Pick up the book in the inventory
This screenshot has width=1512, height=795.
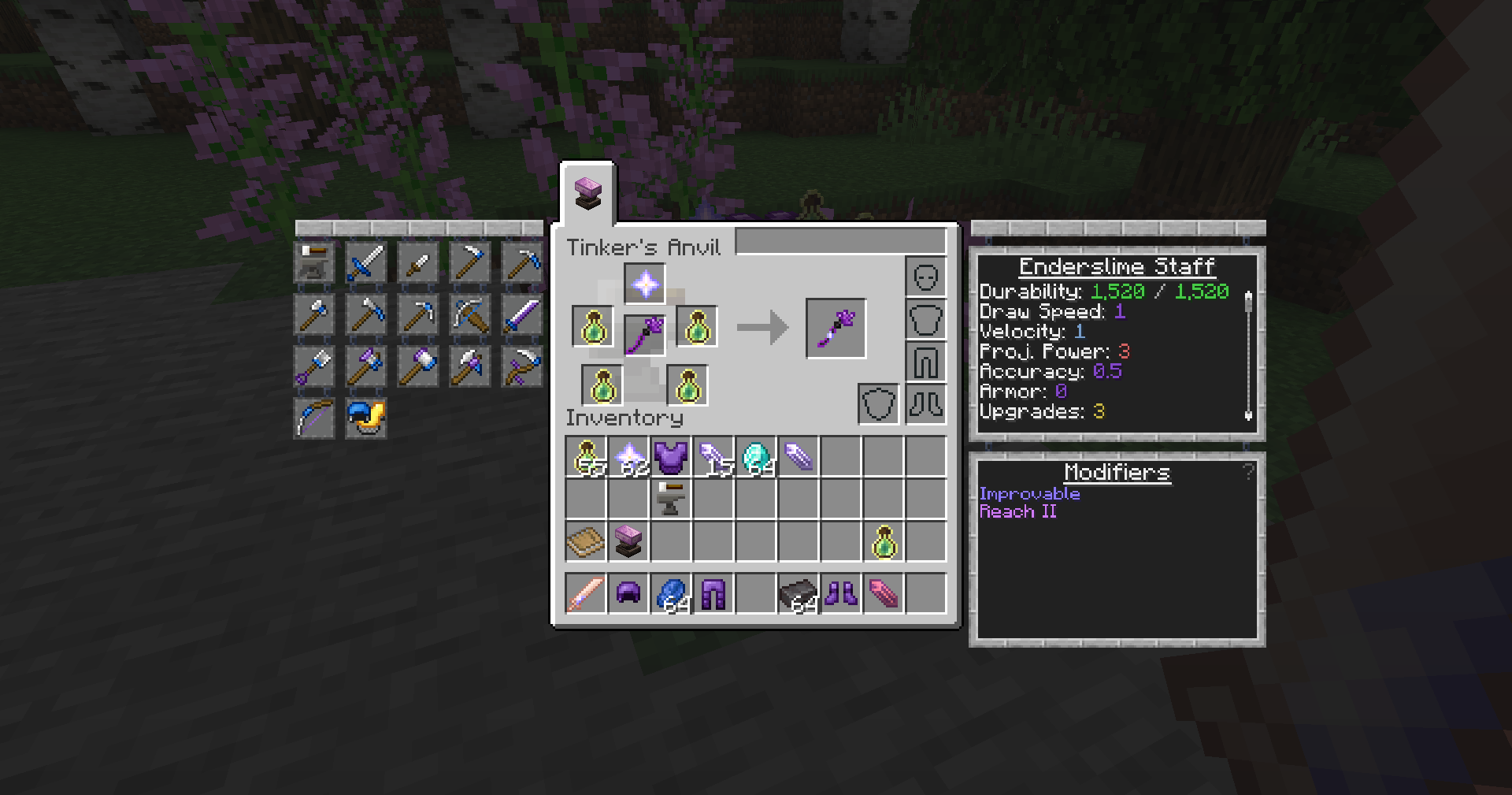coord(585,542)
